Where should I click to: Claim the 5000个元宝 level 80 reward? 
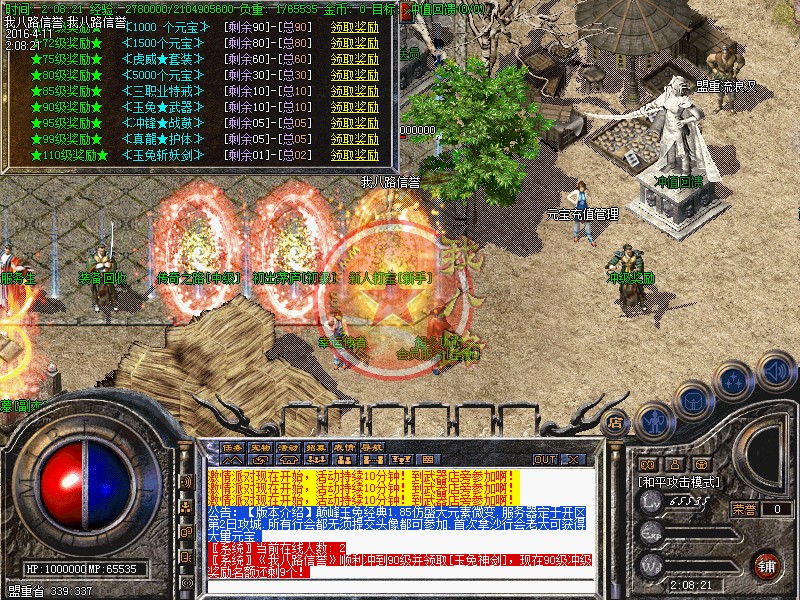tap(355, 75)
